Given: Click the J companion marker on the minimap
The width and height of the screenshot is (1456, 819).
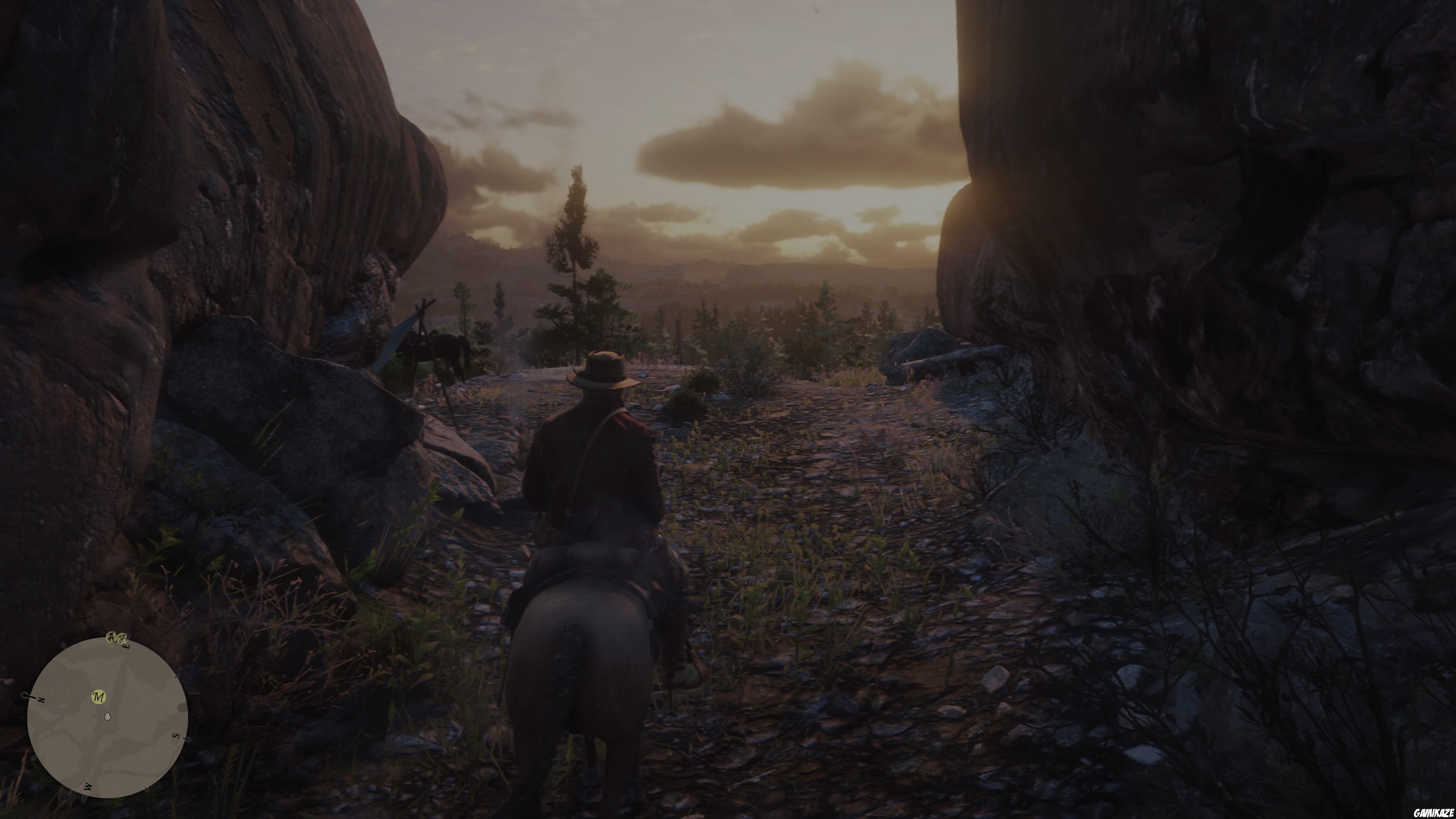Looking at the screenshot, I should [122, 639].
